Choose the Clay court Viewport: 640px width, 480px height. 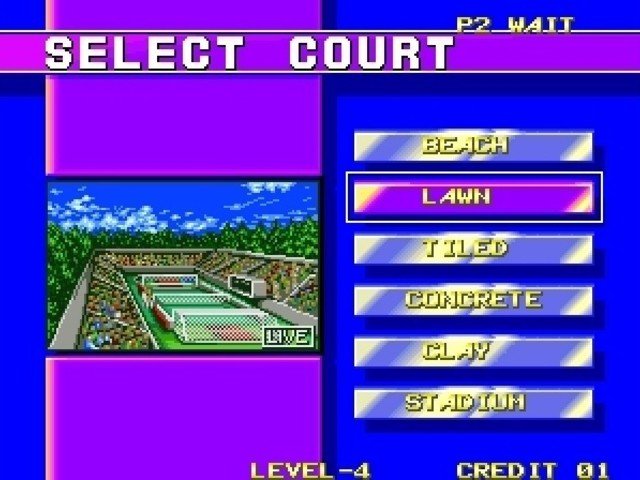pos(473,351)
